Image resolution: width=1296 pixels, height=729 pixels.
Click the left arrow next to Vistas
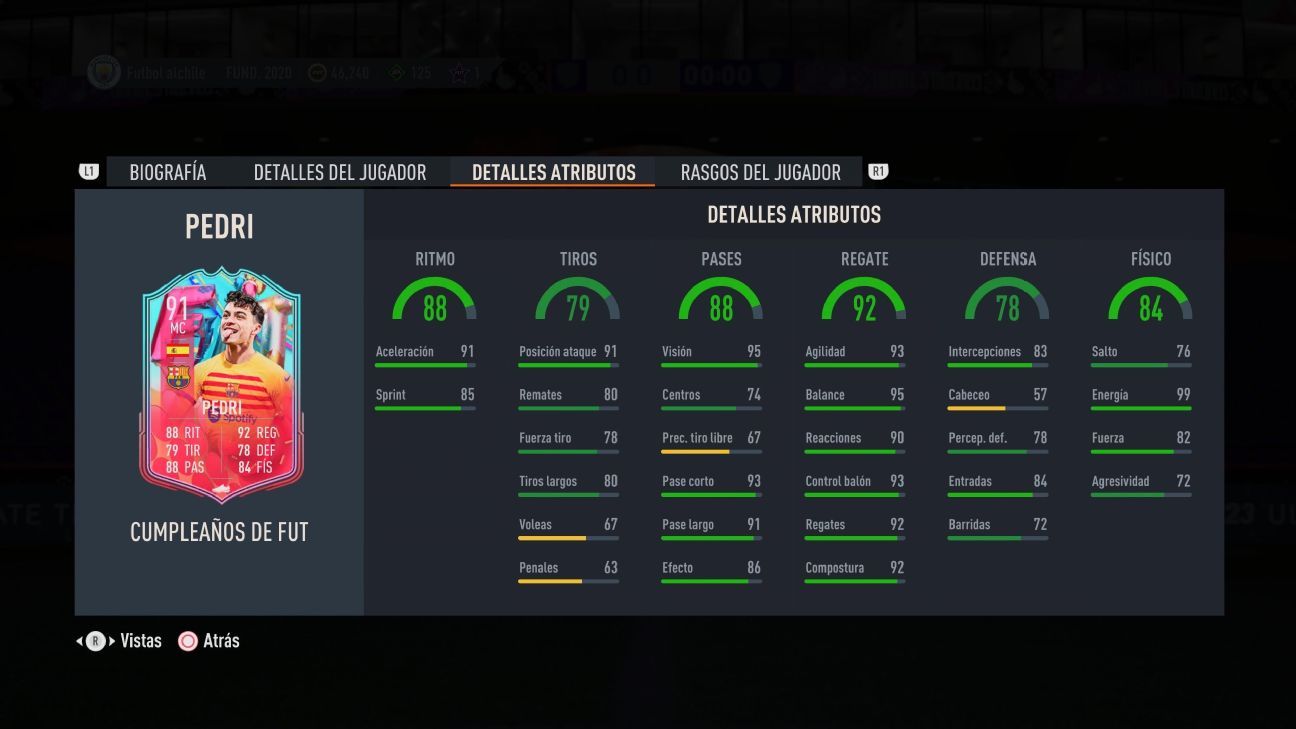coord(79,641)
